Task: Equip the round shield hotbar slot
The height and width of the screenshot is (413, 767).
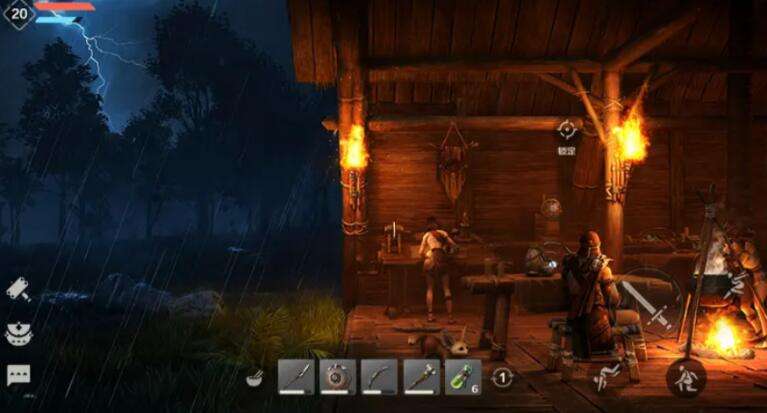Action: [x=337, y=377]
